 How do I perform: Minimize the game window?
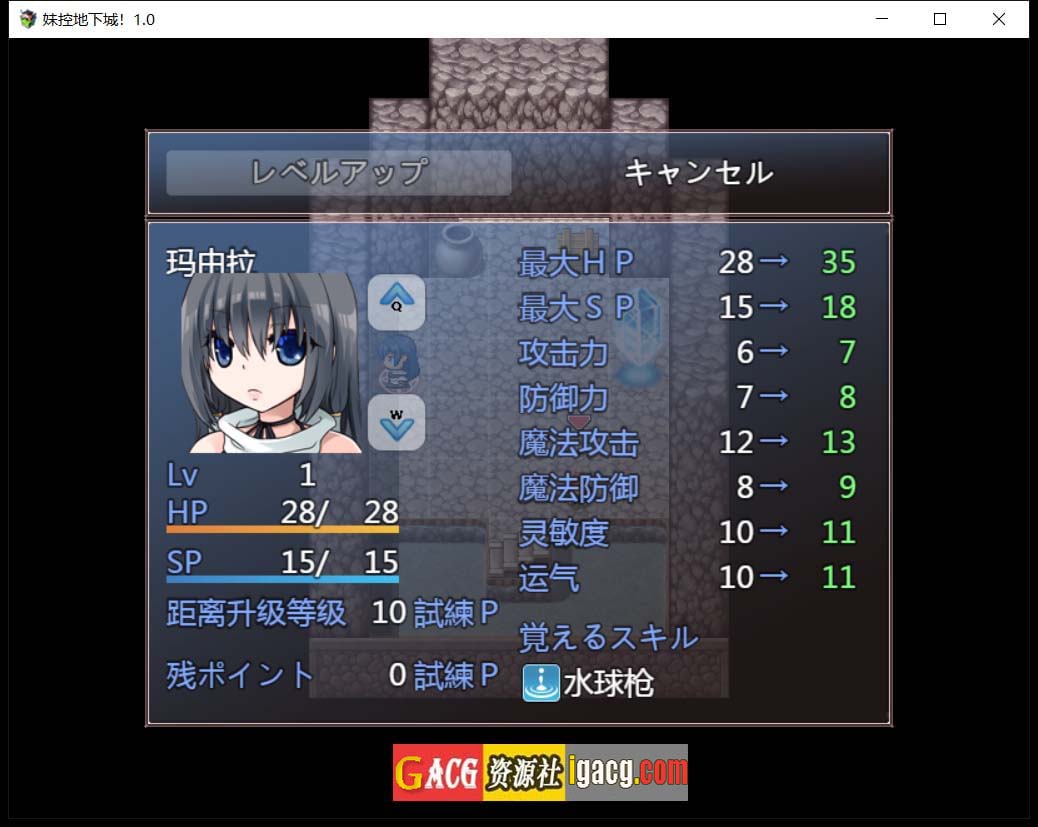pos(882,19)
